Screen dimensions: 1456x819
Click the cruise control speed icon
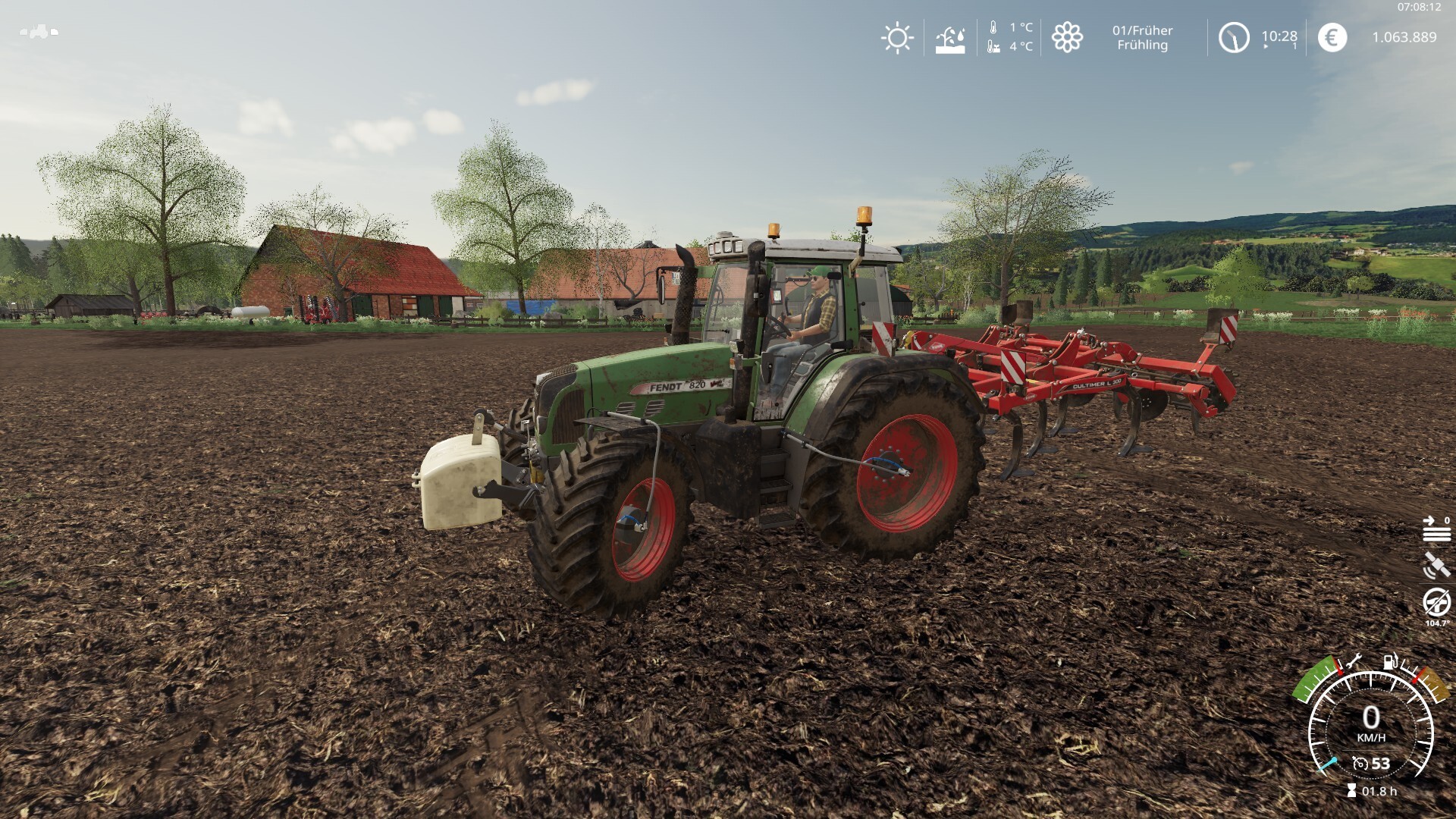[x=1360, y=764]
